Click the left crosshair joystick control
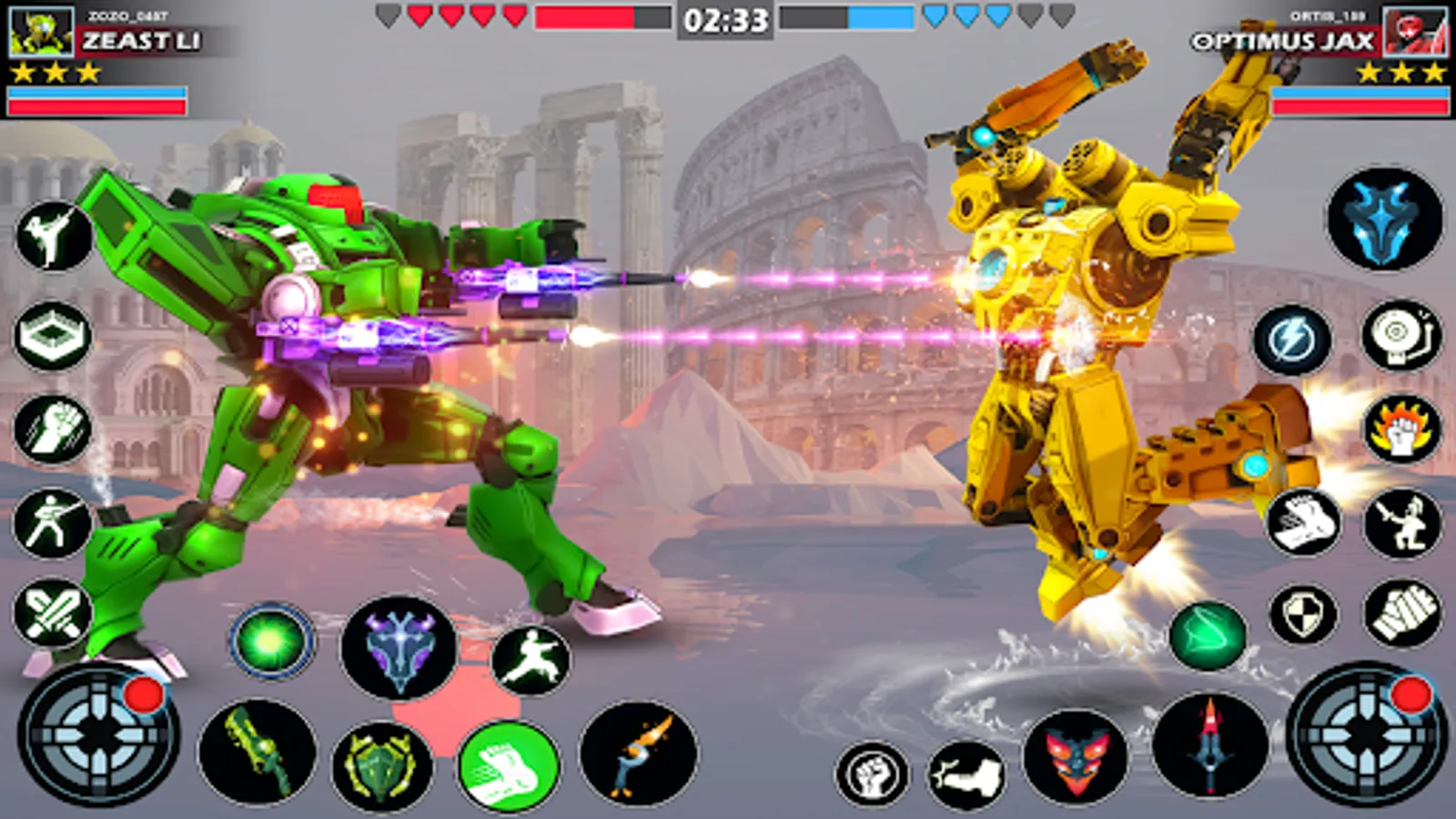This screenshot has width=1456, height=819. (x=98, y=733)
